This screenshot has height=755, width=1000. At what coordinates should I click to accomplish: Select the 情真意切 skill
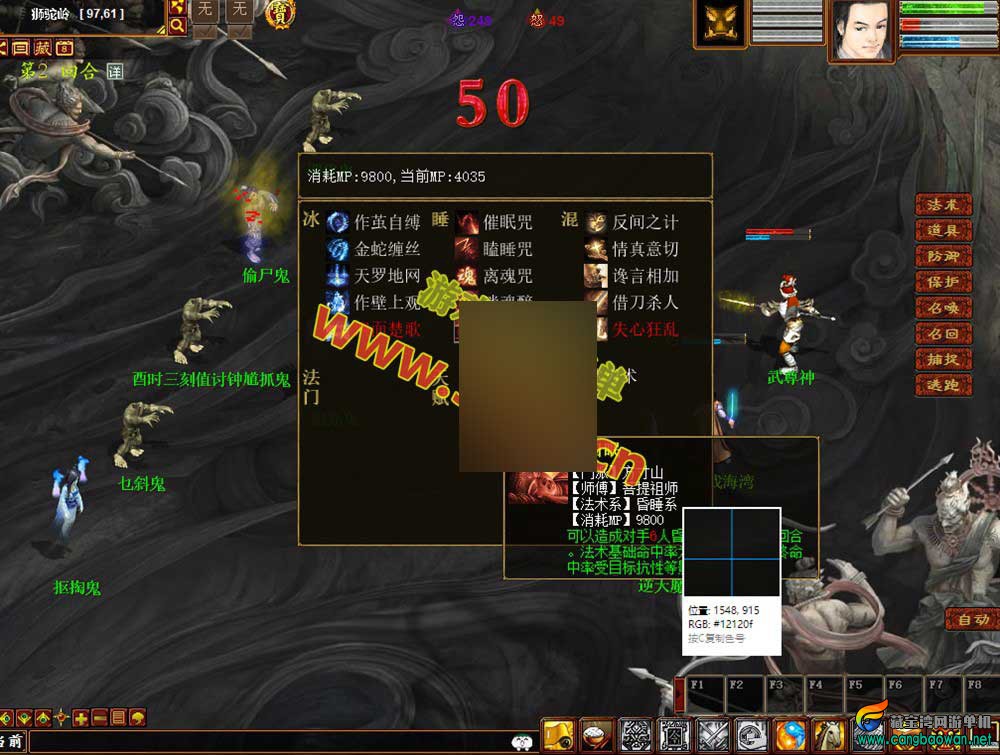point(645,249)
